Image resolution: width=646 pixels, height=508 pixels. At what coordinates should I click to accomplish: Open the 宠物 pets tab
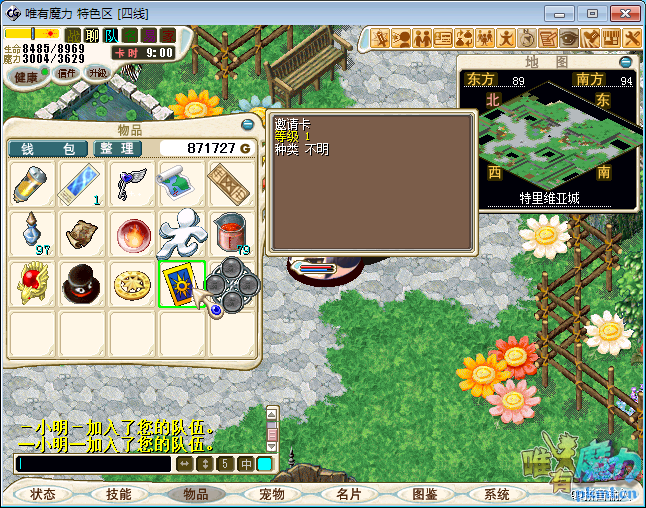click(x=272, y=494)
